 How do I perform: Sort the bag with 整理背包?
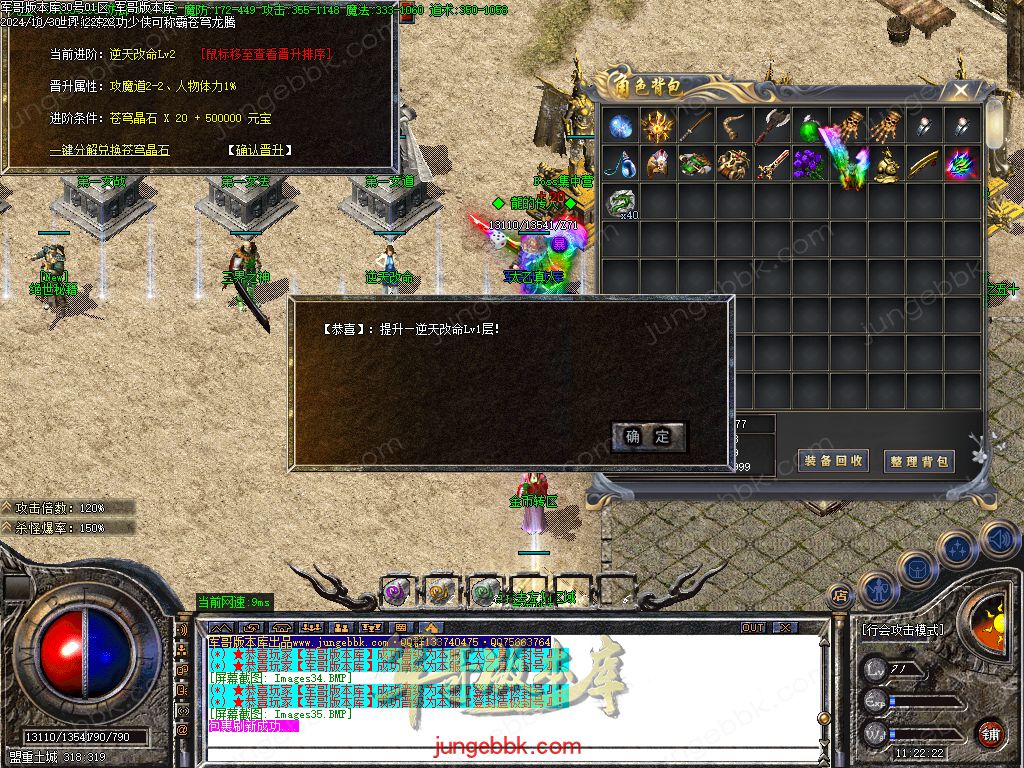coord(920,461)
